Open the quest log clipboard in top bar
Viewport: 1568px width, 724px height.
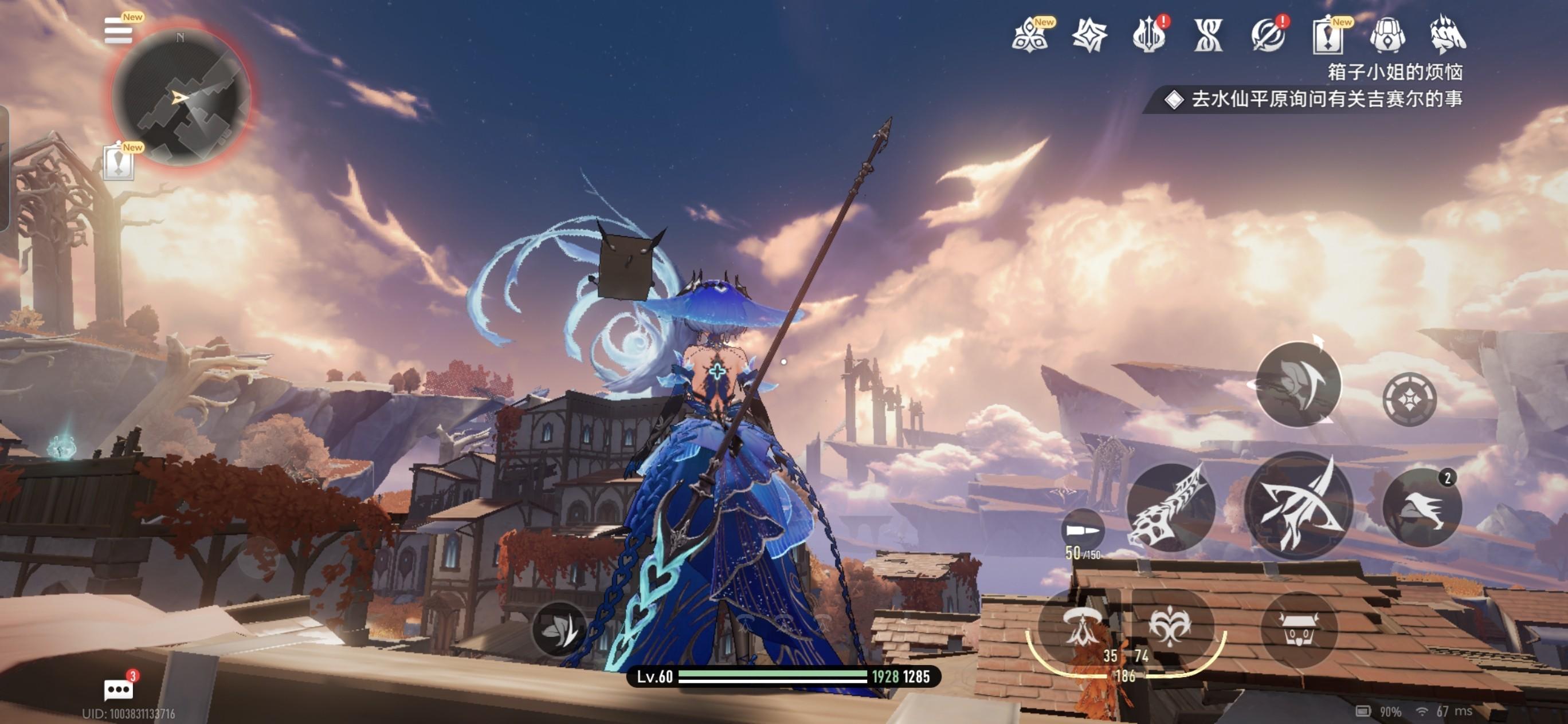click(x=1327, y=36)
